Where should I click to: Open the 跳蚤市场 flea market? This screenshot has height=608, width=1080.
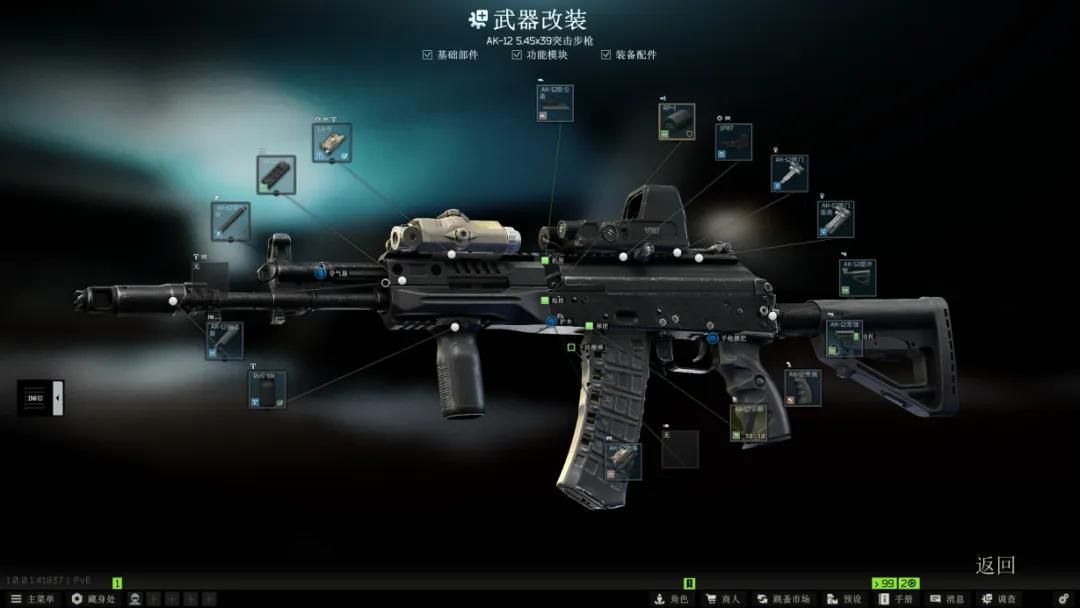[x=783, y=599]
